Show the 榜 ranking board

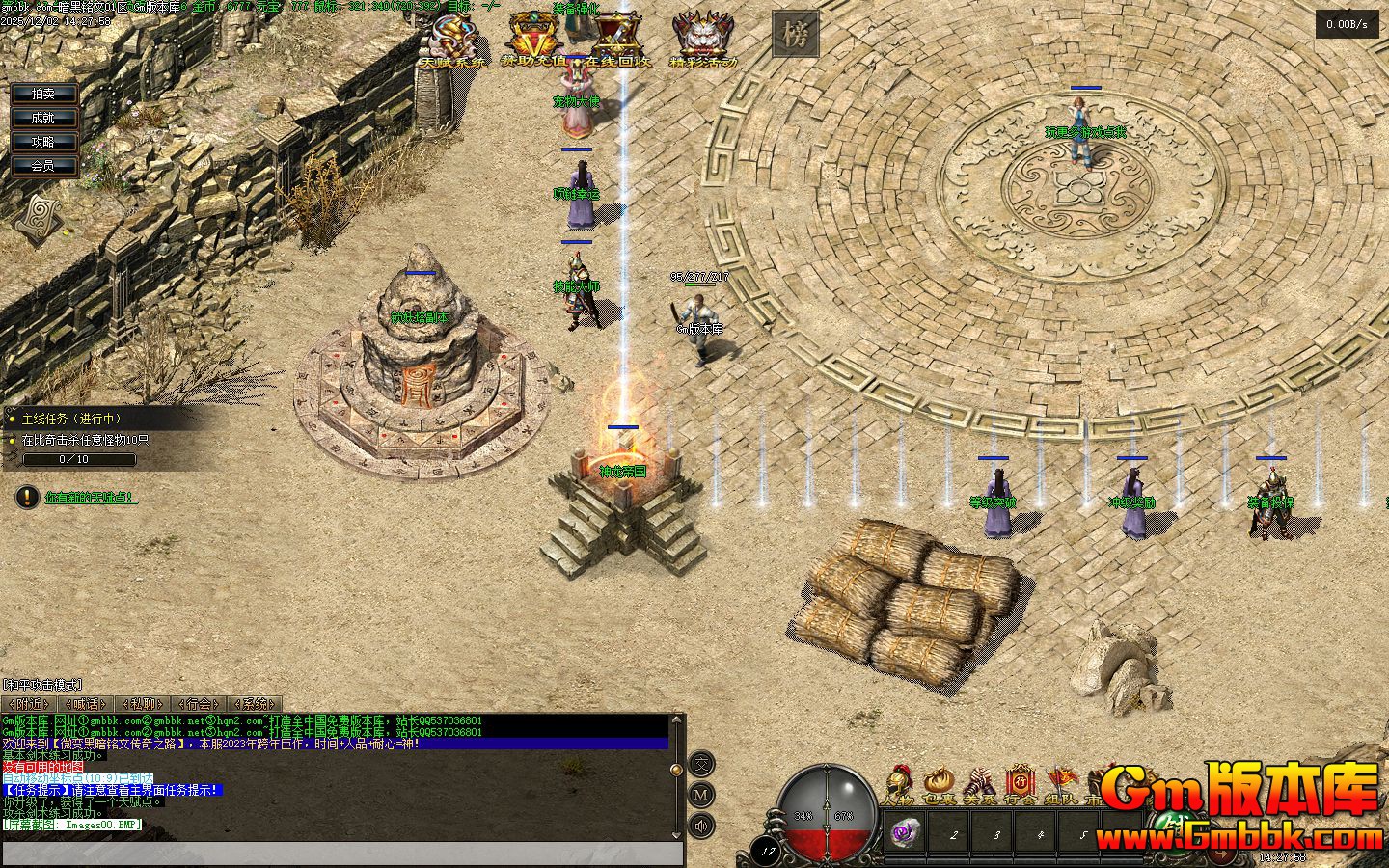(x=795, y=36)
